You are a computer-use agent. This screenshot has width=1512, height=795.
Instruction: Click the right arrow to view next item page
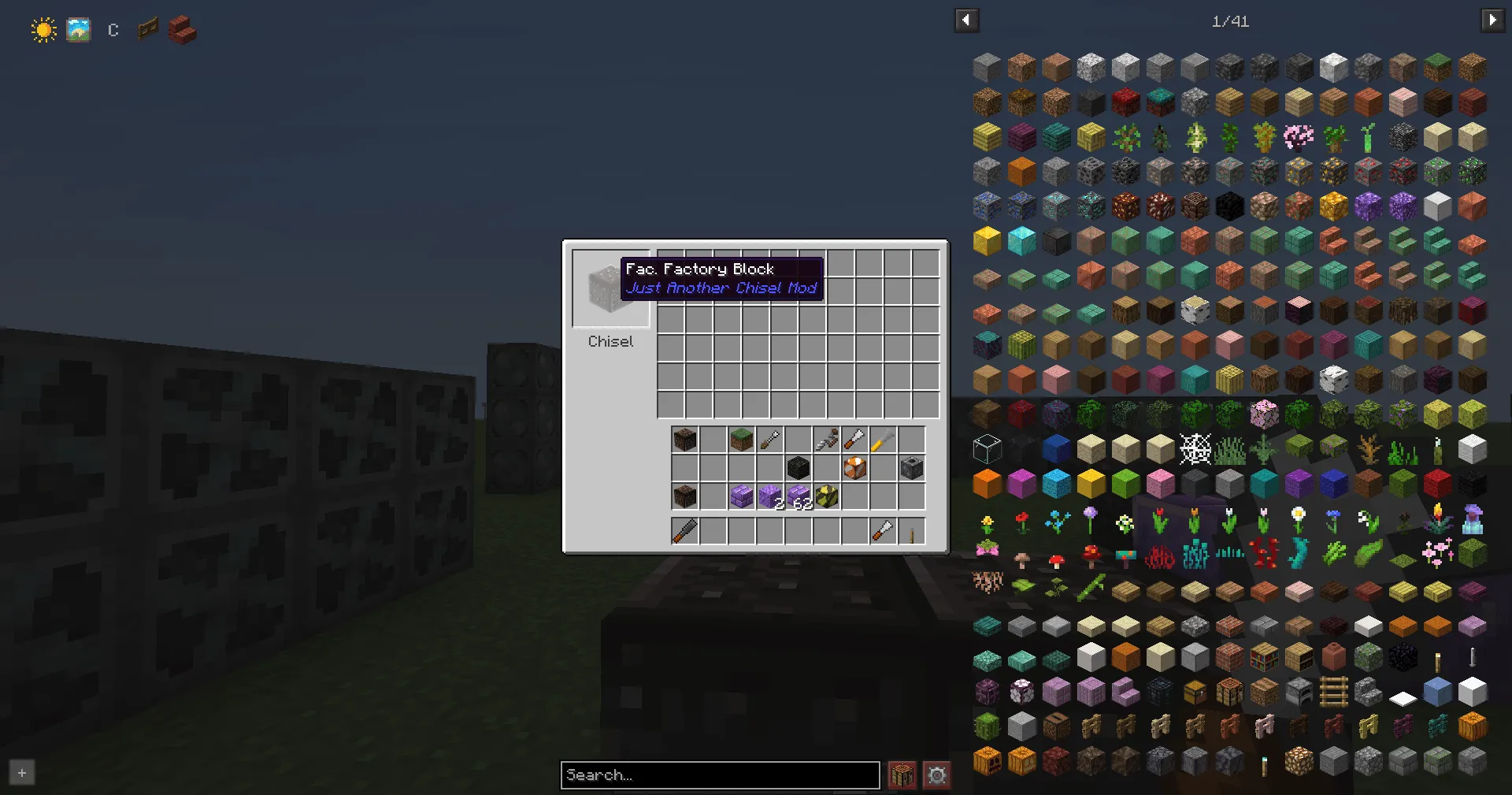click(1494, 20)
